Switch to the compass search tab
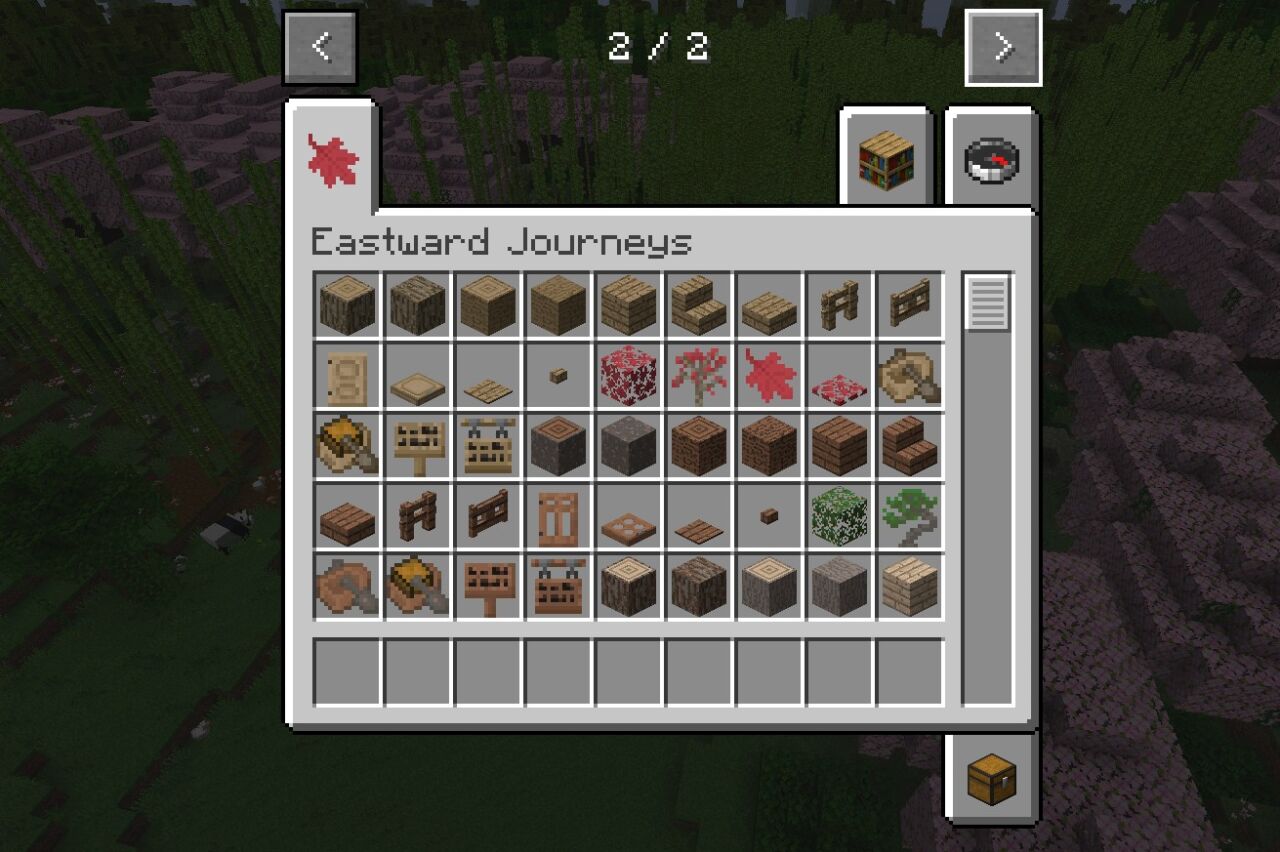The image size is (1280, 852). 991,160
